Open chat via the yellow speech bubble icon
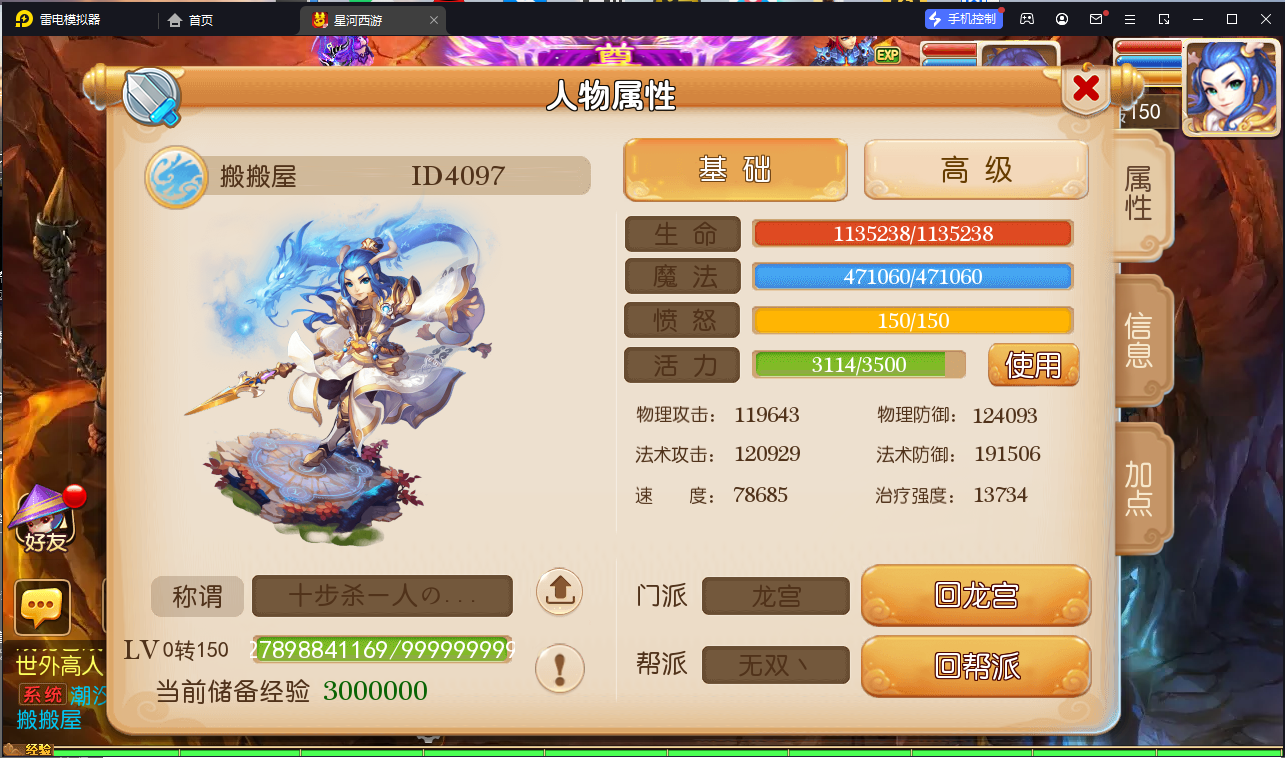1285x758 pixels. pos(42,606)
